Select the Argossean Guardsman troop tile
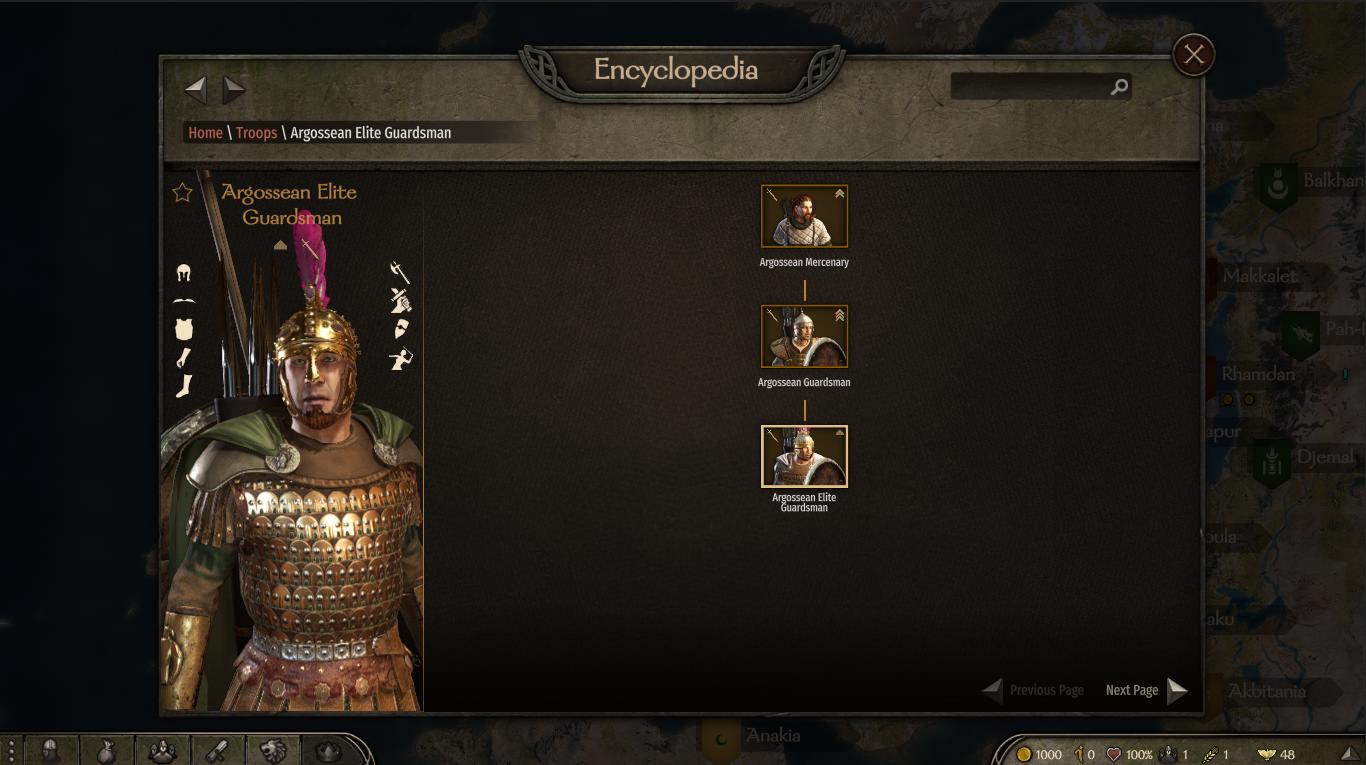 pos(804,336)
